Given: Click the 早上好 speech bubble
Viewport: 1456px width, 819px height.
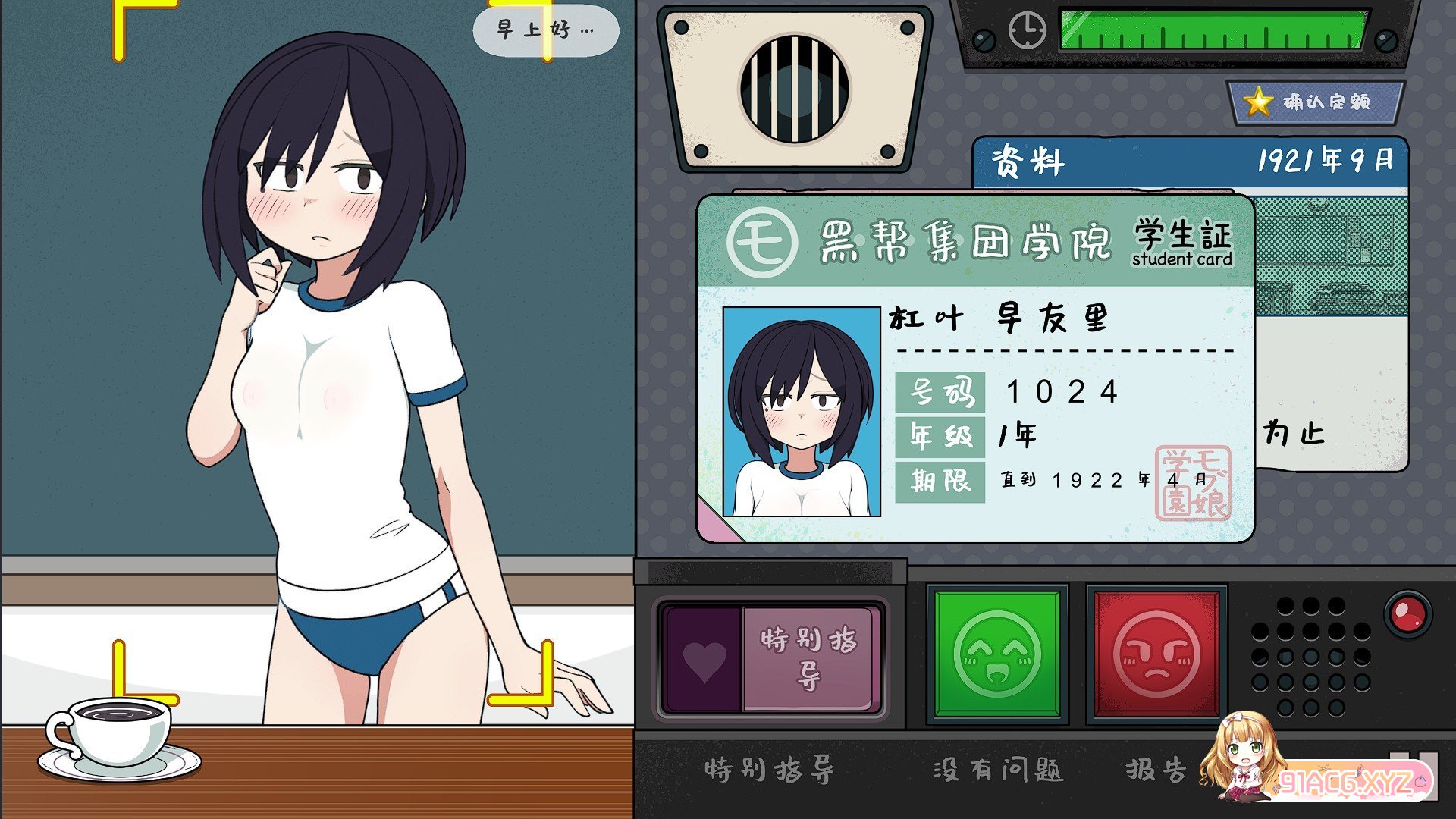Looking at the screenshot, I should point(545,30).
